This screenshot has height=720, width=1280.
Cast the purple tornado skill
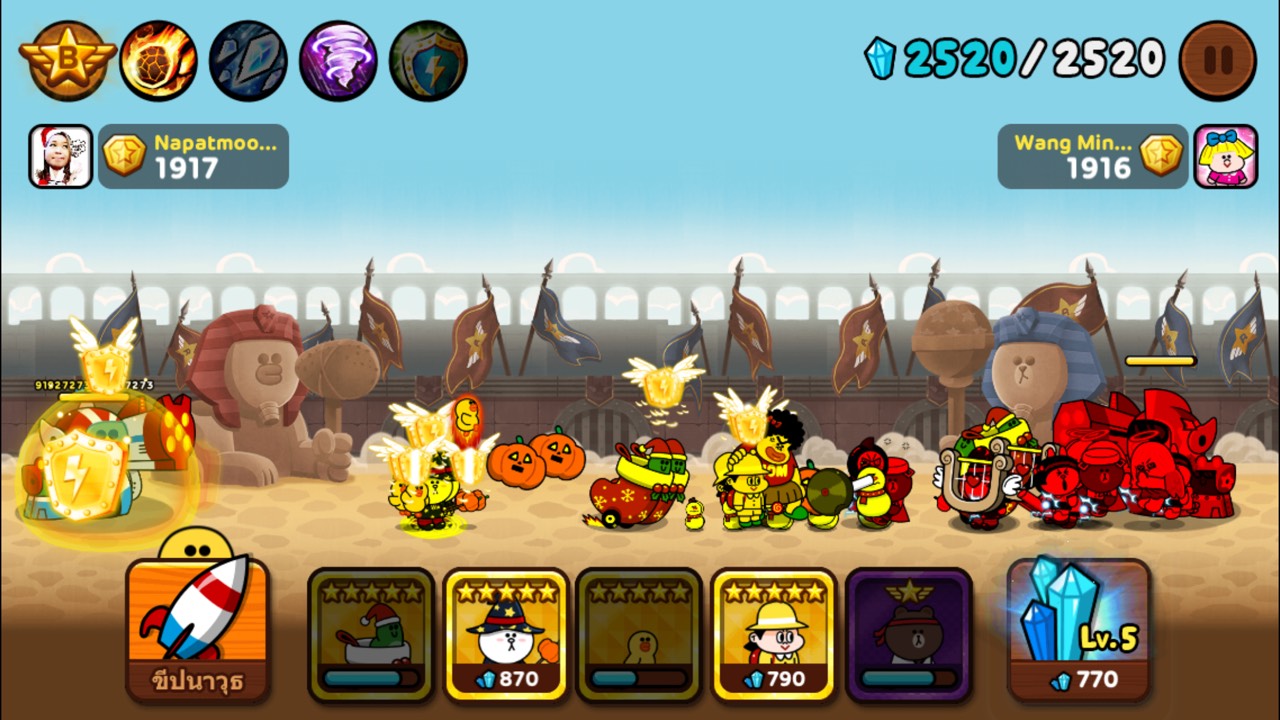338,61
